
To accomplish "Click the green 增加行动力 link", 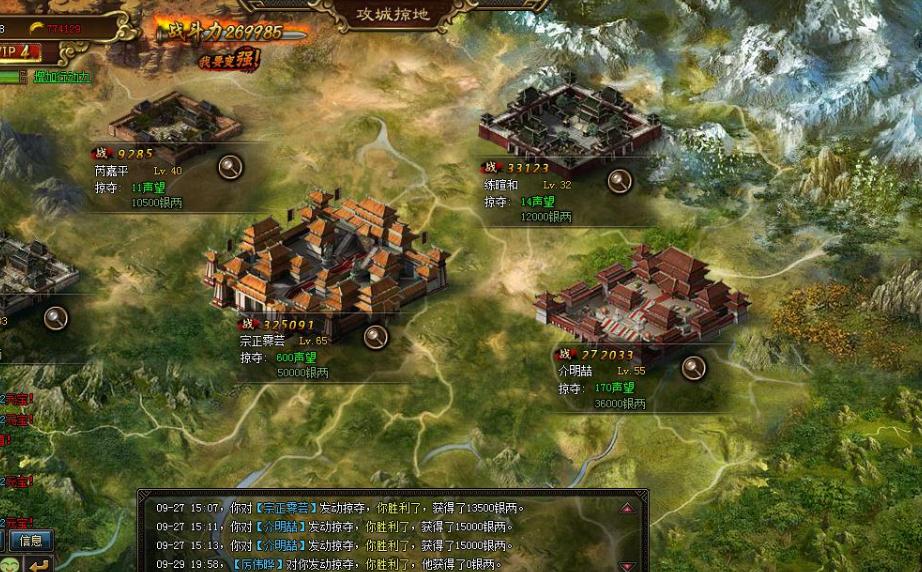I will pyautogui.click(x=61, y=77).
